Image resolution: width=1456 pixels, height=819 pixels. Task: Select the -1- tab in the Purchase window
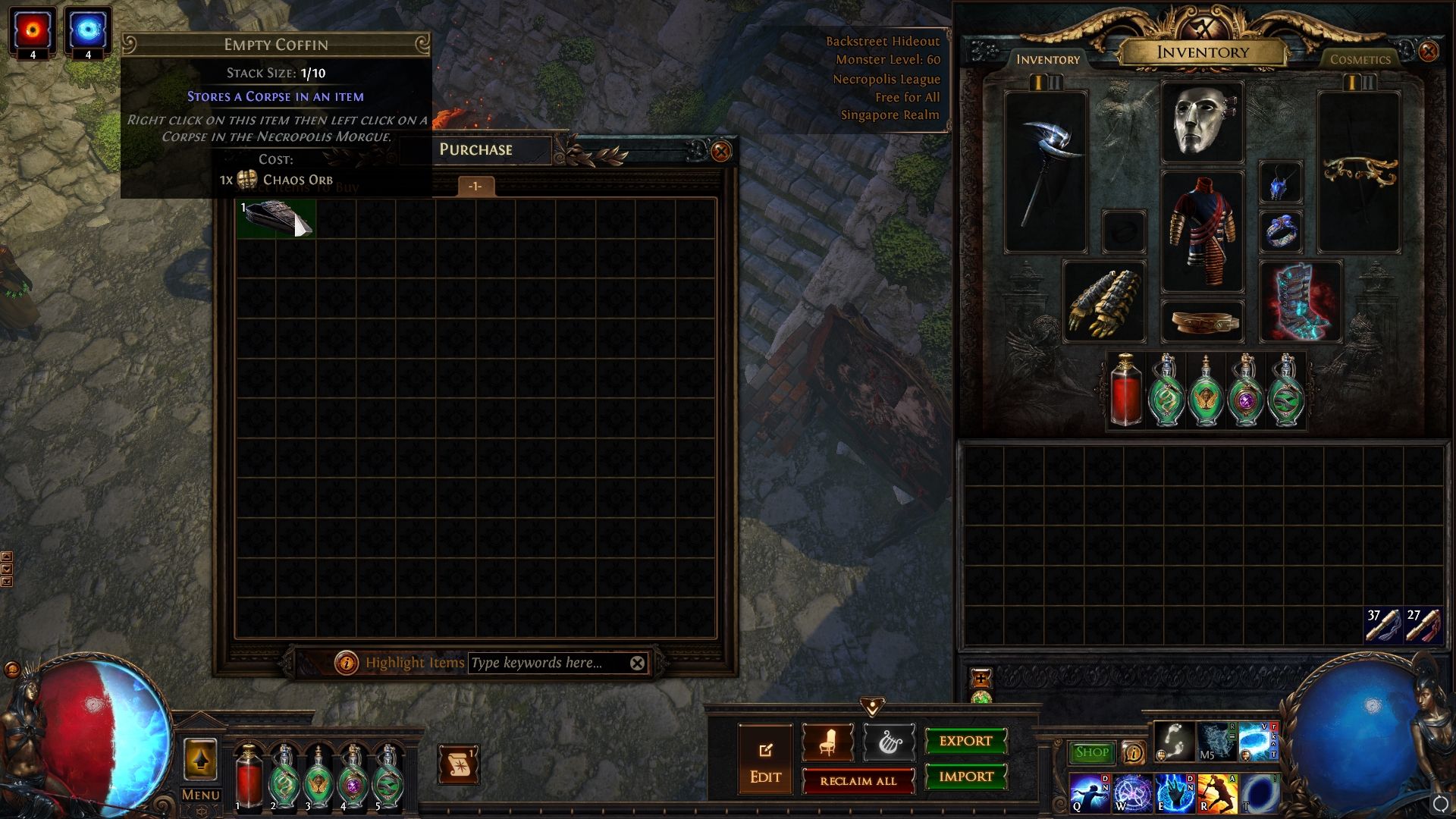[475, 187]
